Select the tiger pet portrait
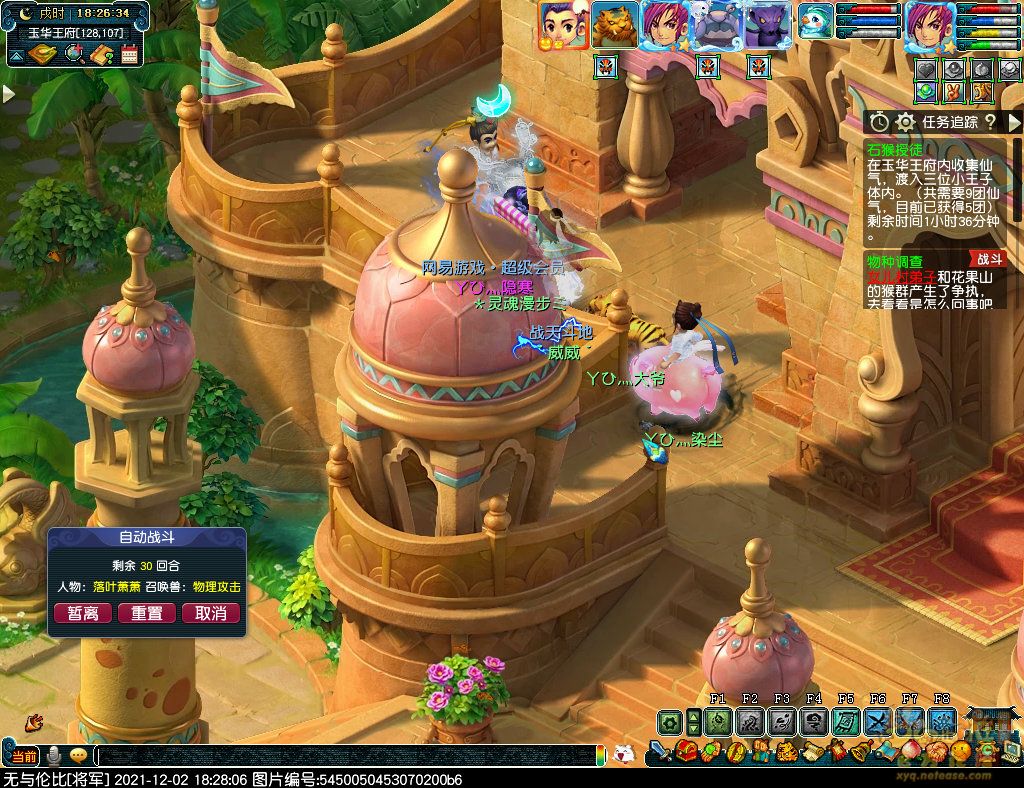Image resolution: width=1024 pixels, height=788 pixels. pyautogui.click(x=614, y=25)
